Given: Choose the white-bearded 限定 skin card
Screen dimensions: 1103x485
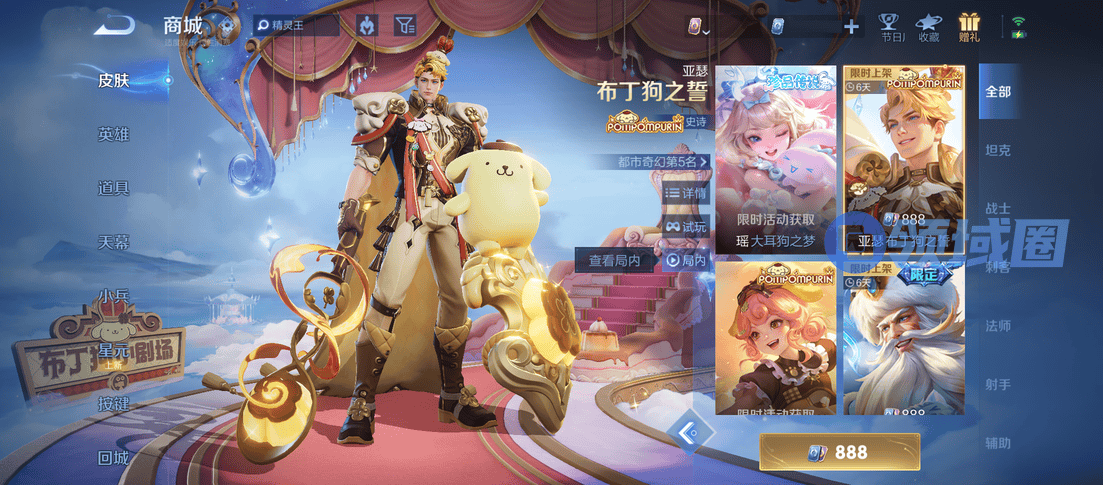Looking at the screenshot, I should (x=904, y=338).
